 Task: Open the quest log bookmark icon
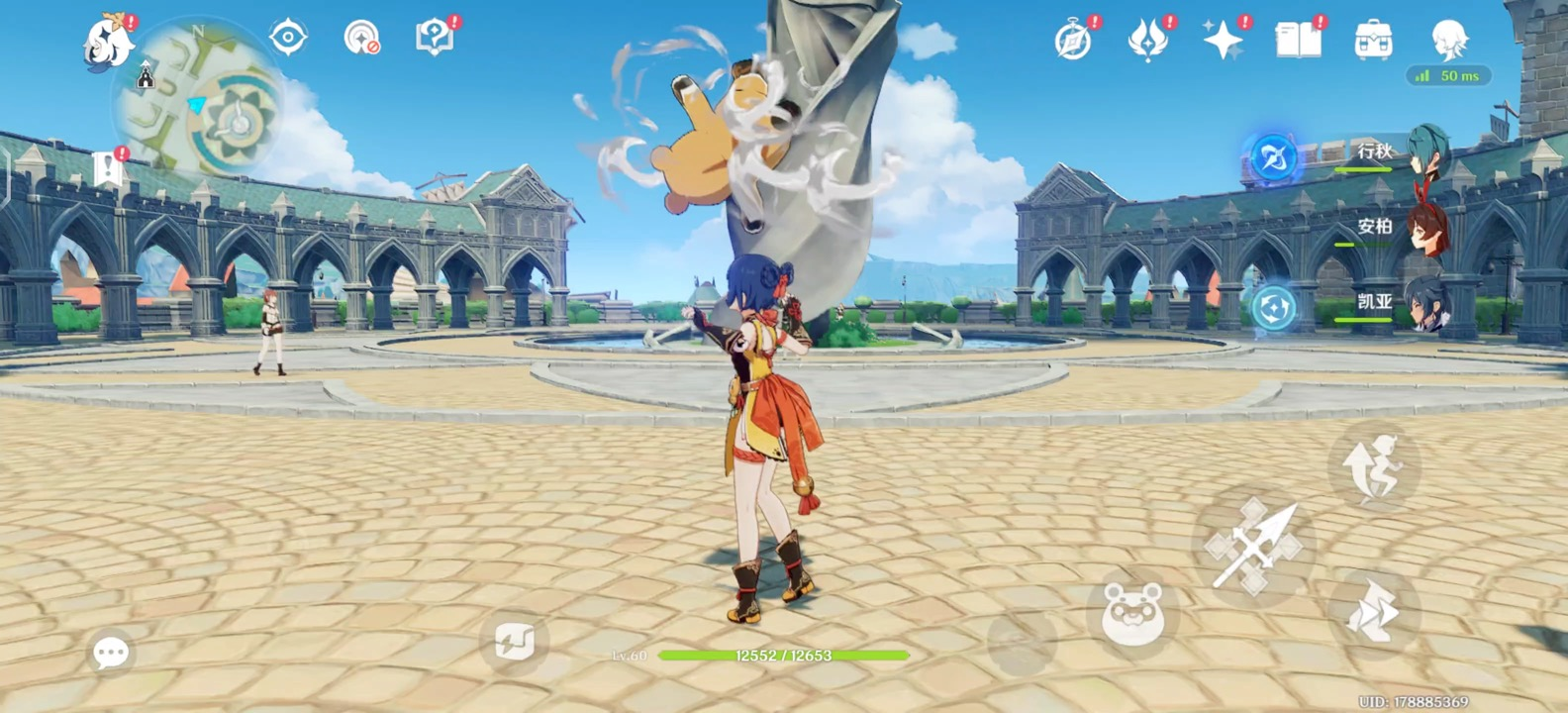tap(109, 169)
